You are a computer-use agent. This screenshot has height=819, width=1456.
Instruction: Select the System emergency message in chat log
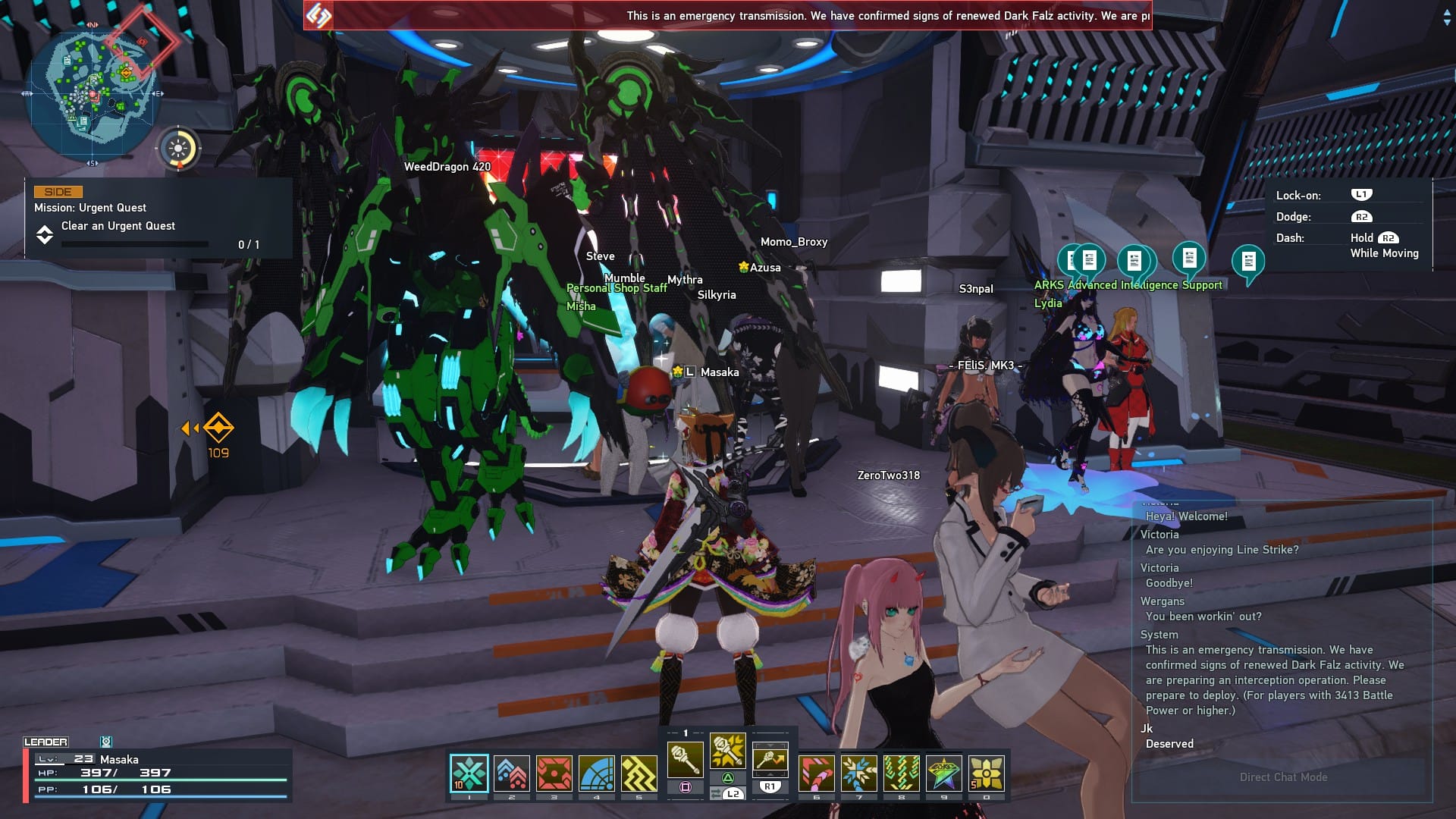(1274, 679)
